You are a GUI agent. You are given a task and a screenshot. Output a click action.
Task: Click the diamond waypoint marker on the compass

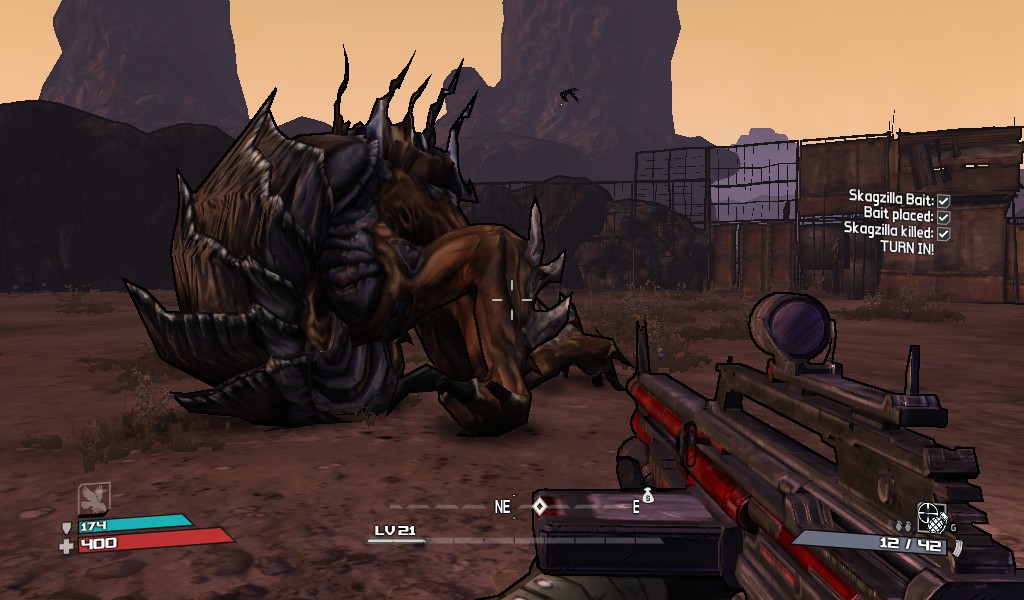pyautogui.click(x=539, y=506)
